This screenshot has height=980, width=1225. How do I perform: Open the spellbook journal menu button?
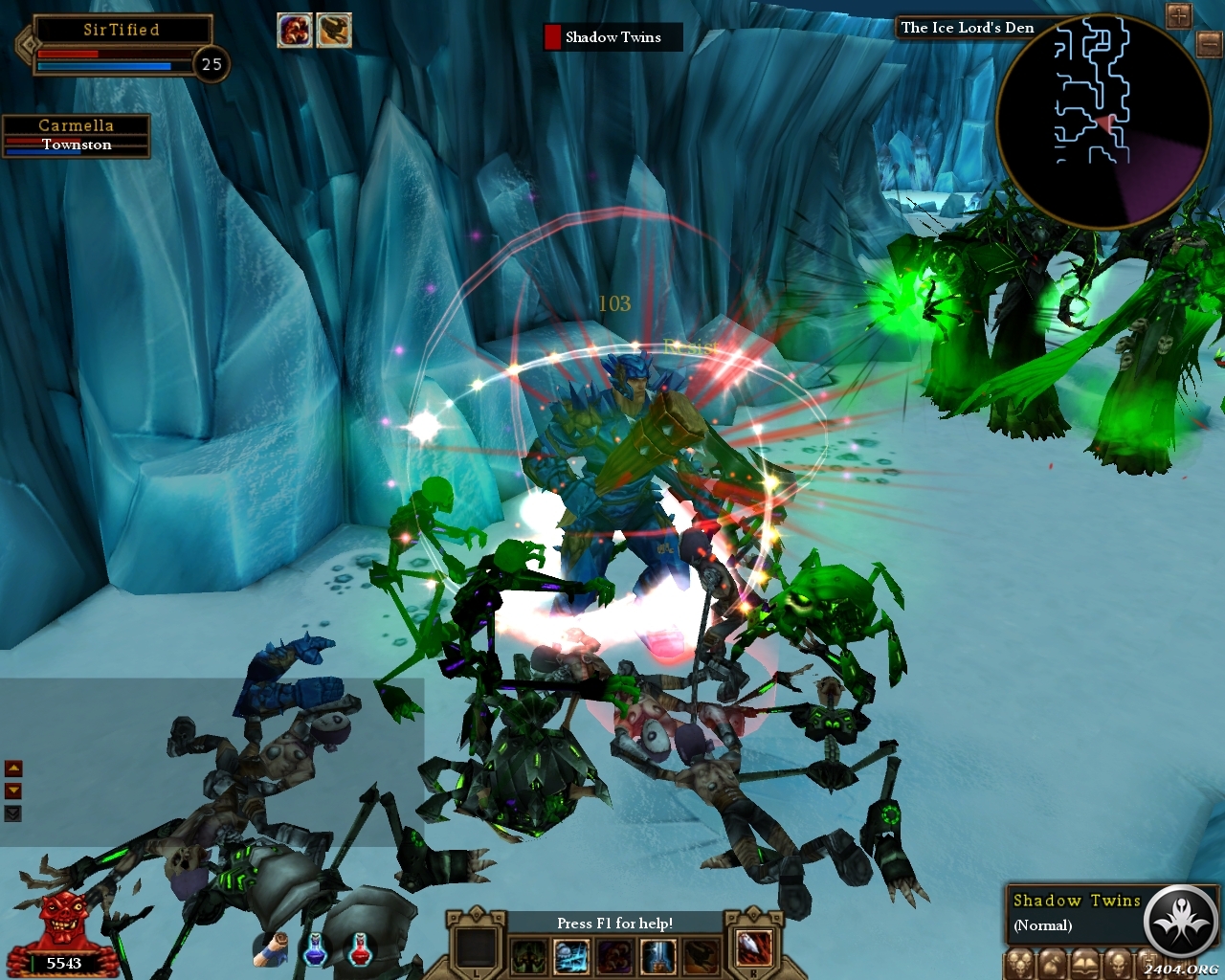pyautogui.click(x=1083, y=964)
